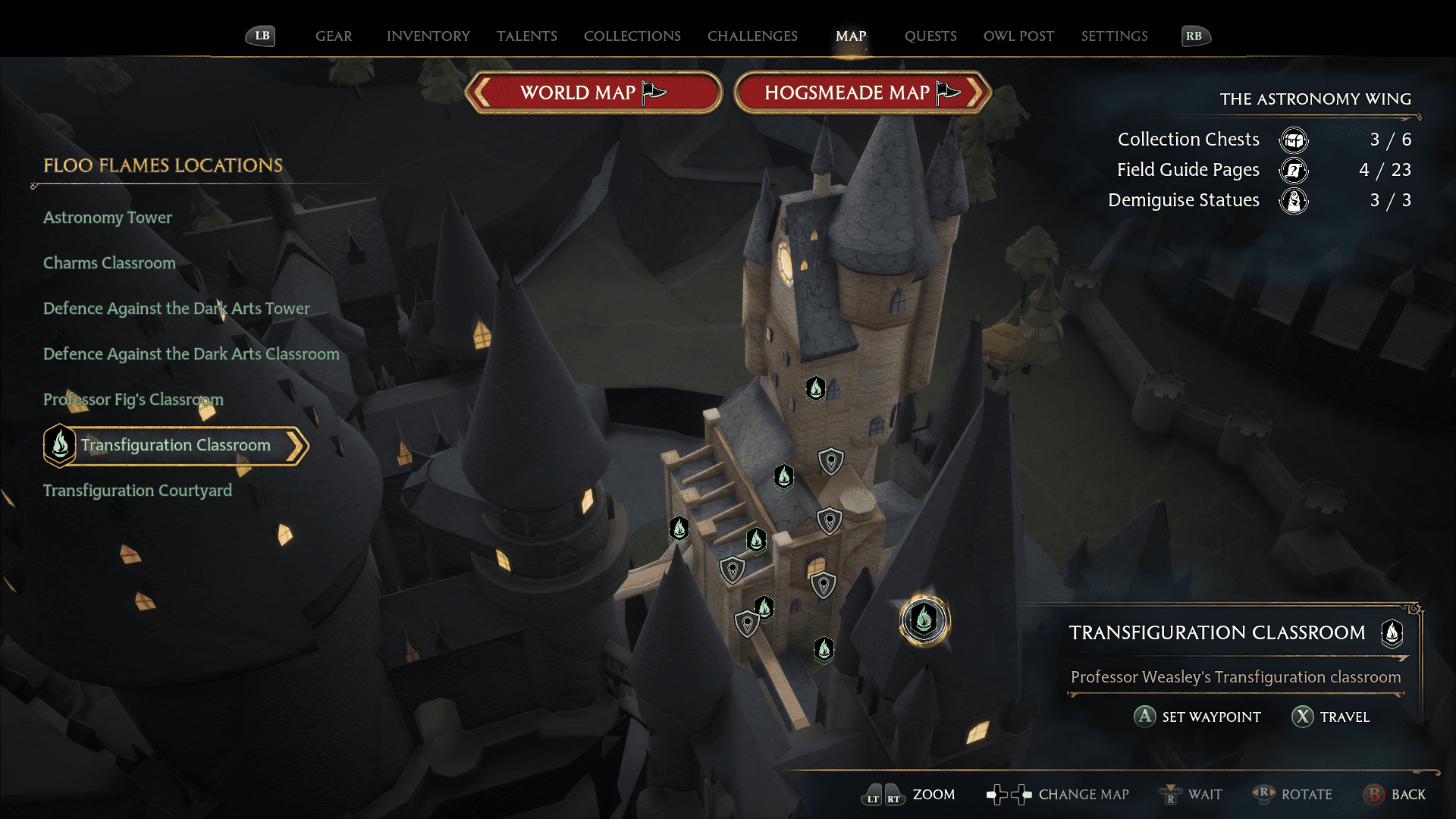Show the Quests tab
The height and width of the screenshot is (819, 1456).
pyautogui.click(x=930, y=36)
